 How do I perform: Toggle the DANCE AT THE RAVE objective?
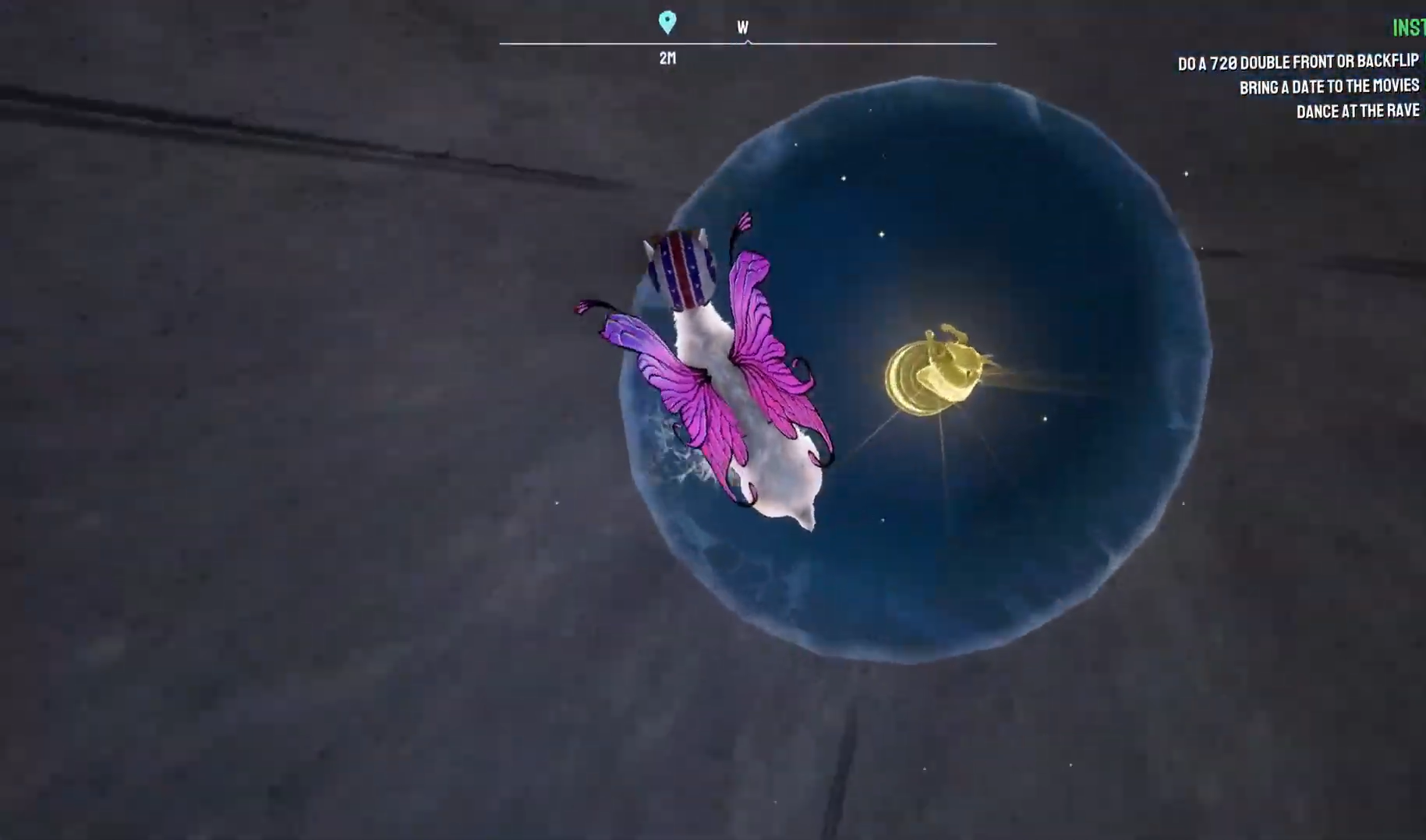(1357, 111)
